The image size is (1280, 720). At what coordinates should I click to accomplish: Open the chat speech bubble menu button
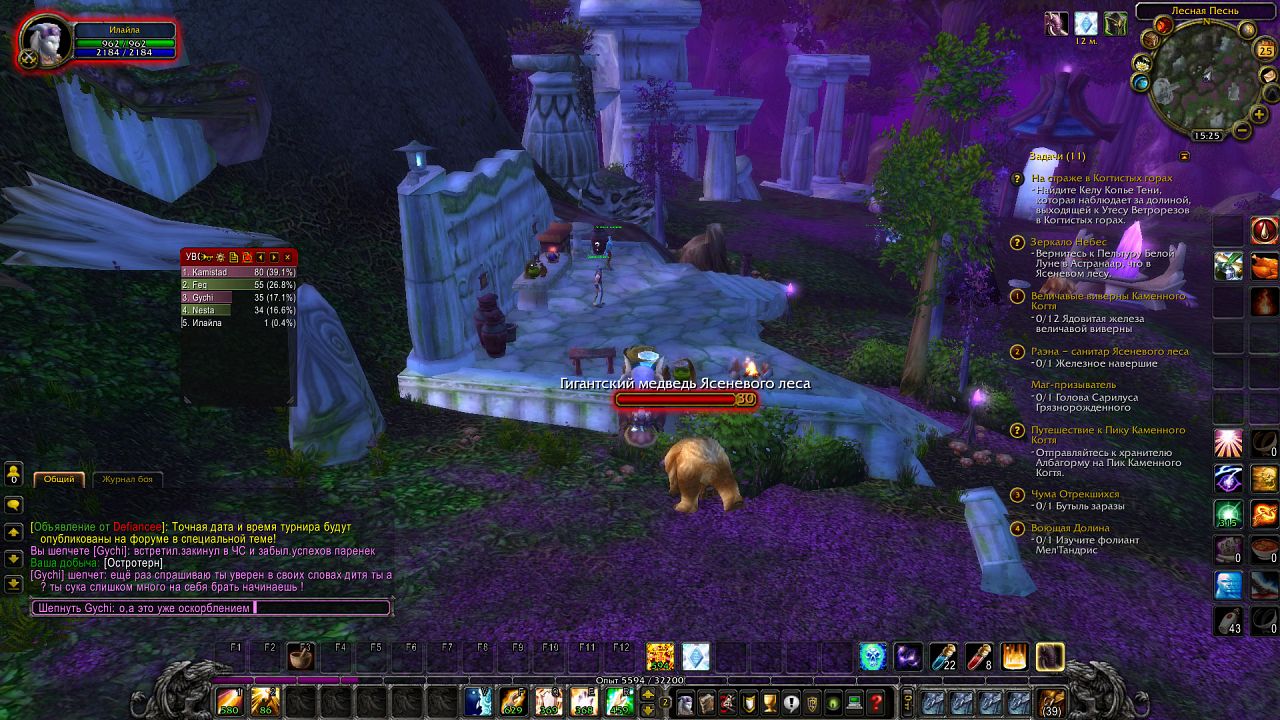14,505
